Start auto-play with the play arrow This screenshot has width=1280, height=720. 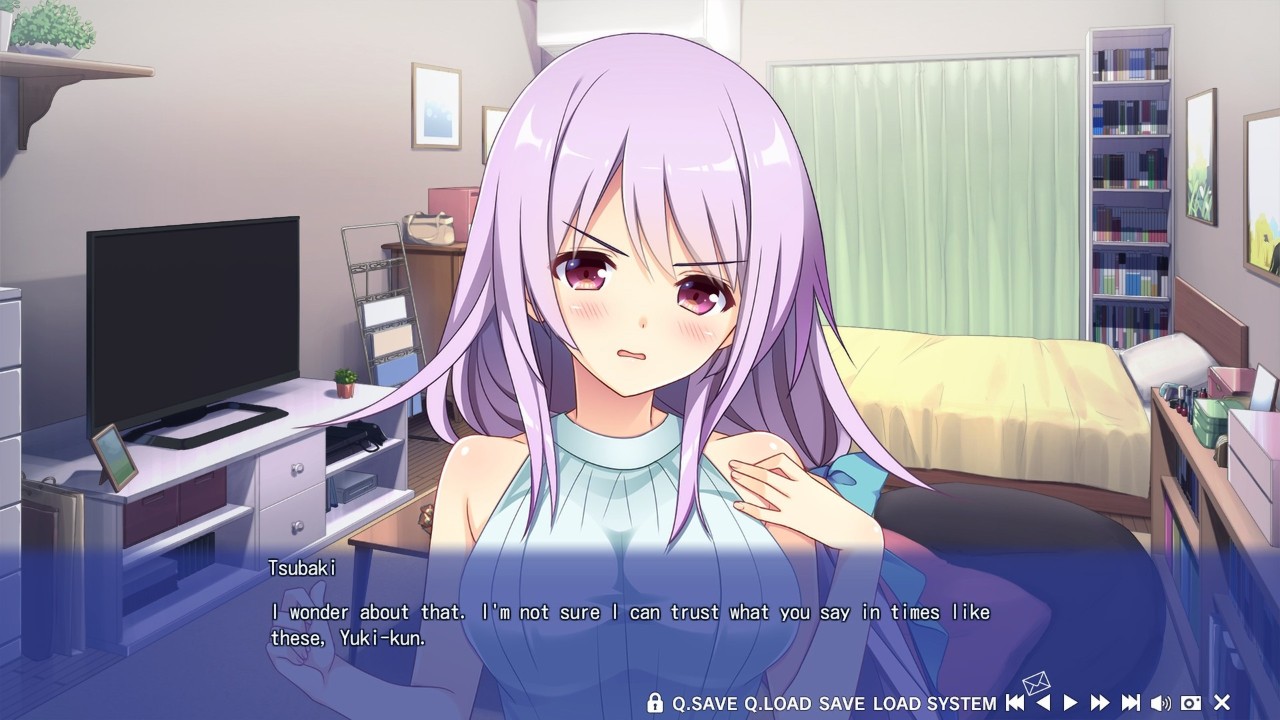(x=1070, y=703)
